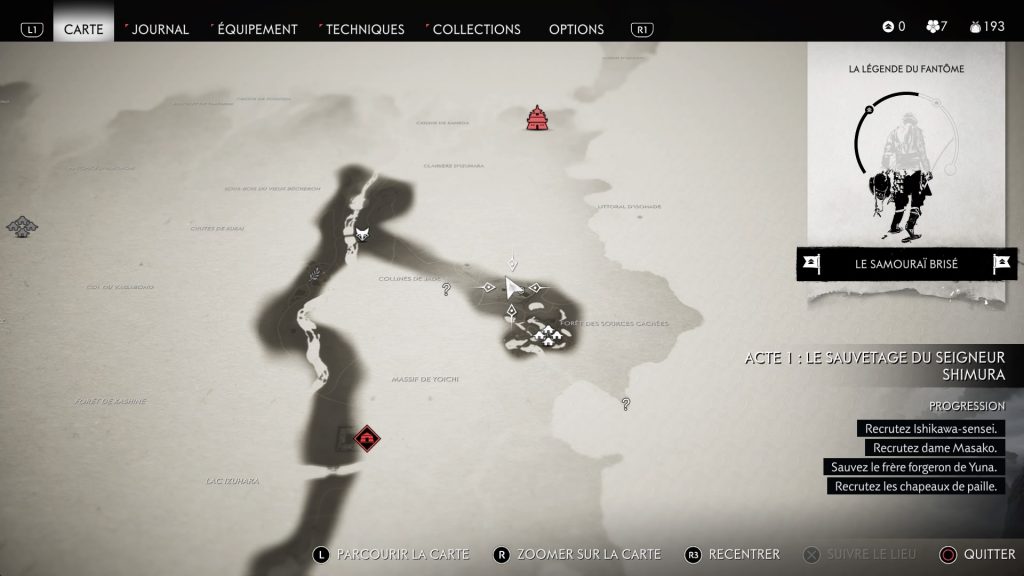
Task: Select the Carte tab
Action: click(x=84, y=29)
